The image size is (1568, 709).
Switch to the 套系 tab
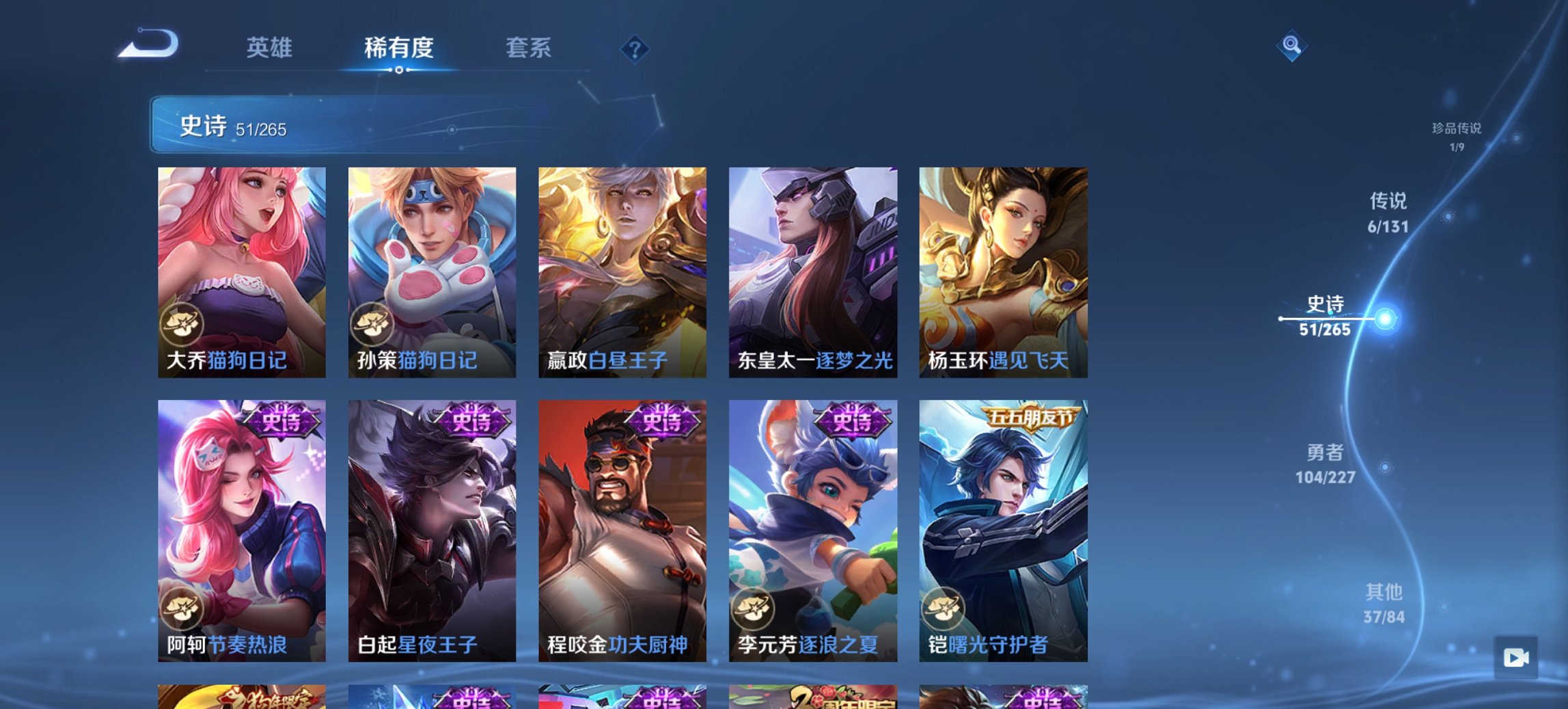click(528, 48)
